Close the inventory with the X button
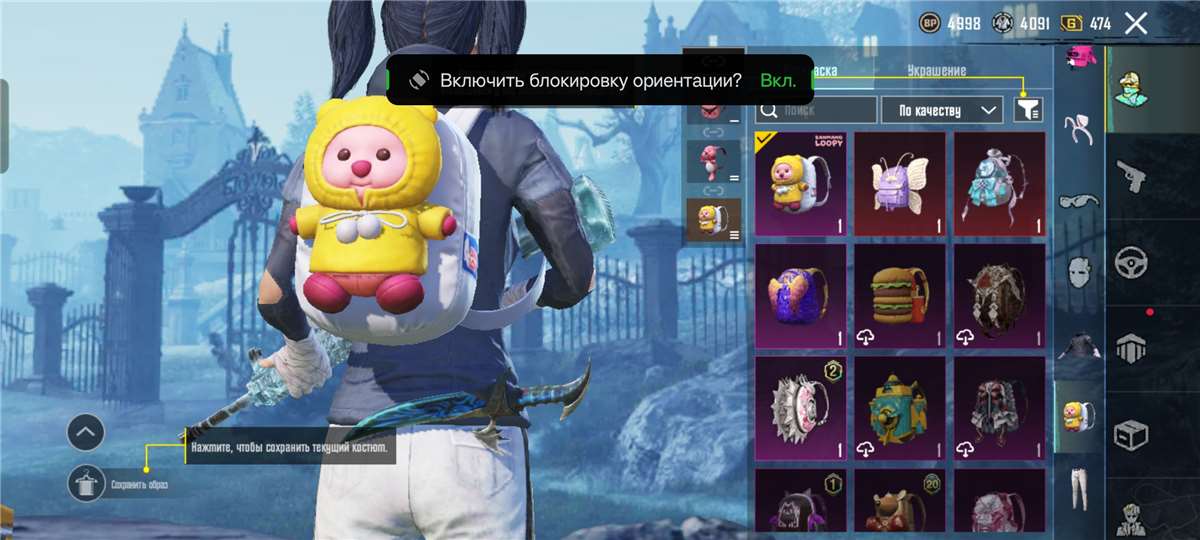 [1135, 24]
